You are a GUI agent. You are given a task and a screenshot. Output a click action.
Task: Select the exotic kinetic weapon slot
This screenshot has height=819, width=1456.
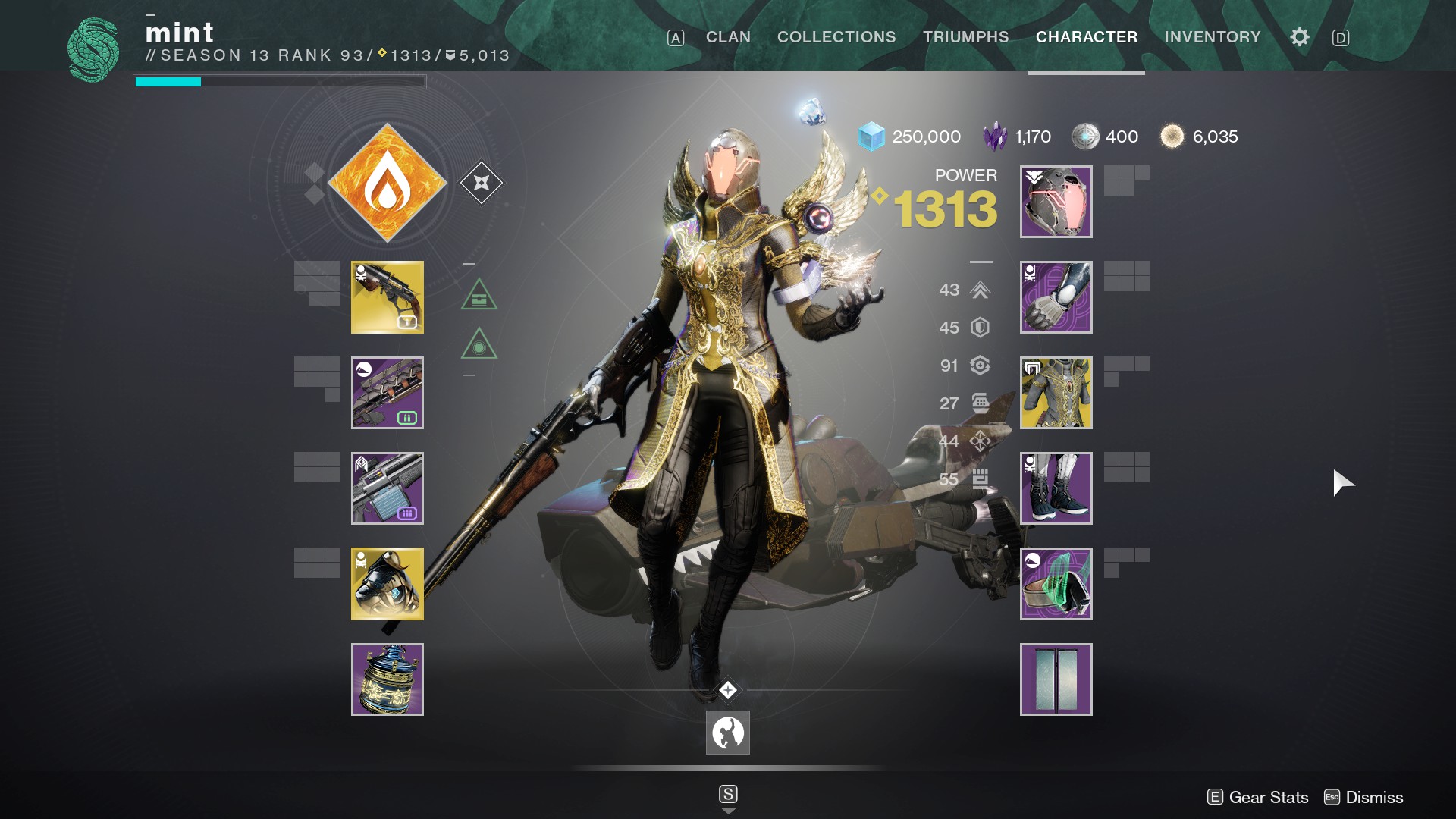coord(388,297)
